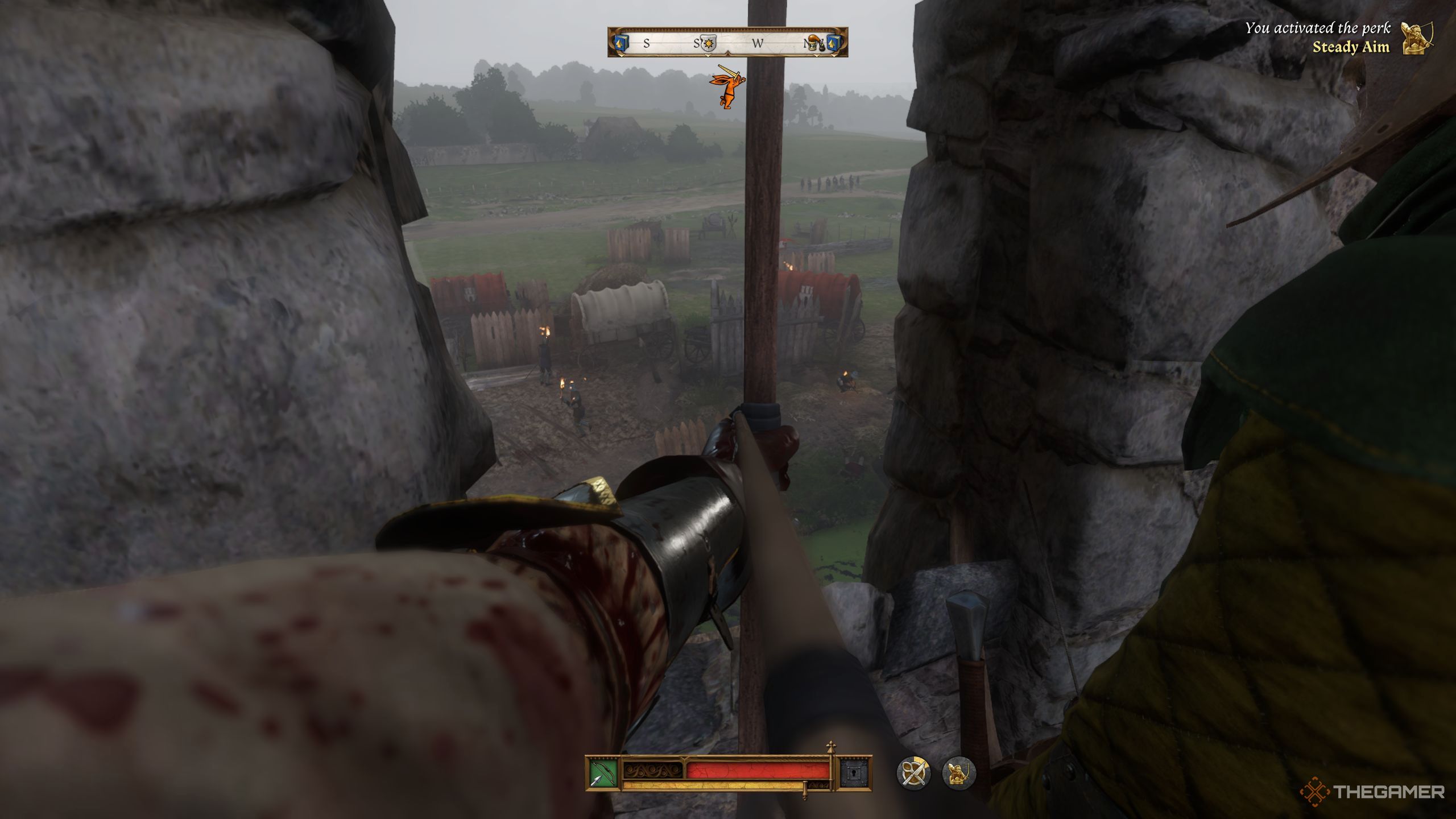1456x819 pixels.
Task: Click the shield quest objective marker near SW
Action: click(x=707, y=43)
